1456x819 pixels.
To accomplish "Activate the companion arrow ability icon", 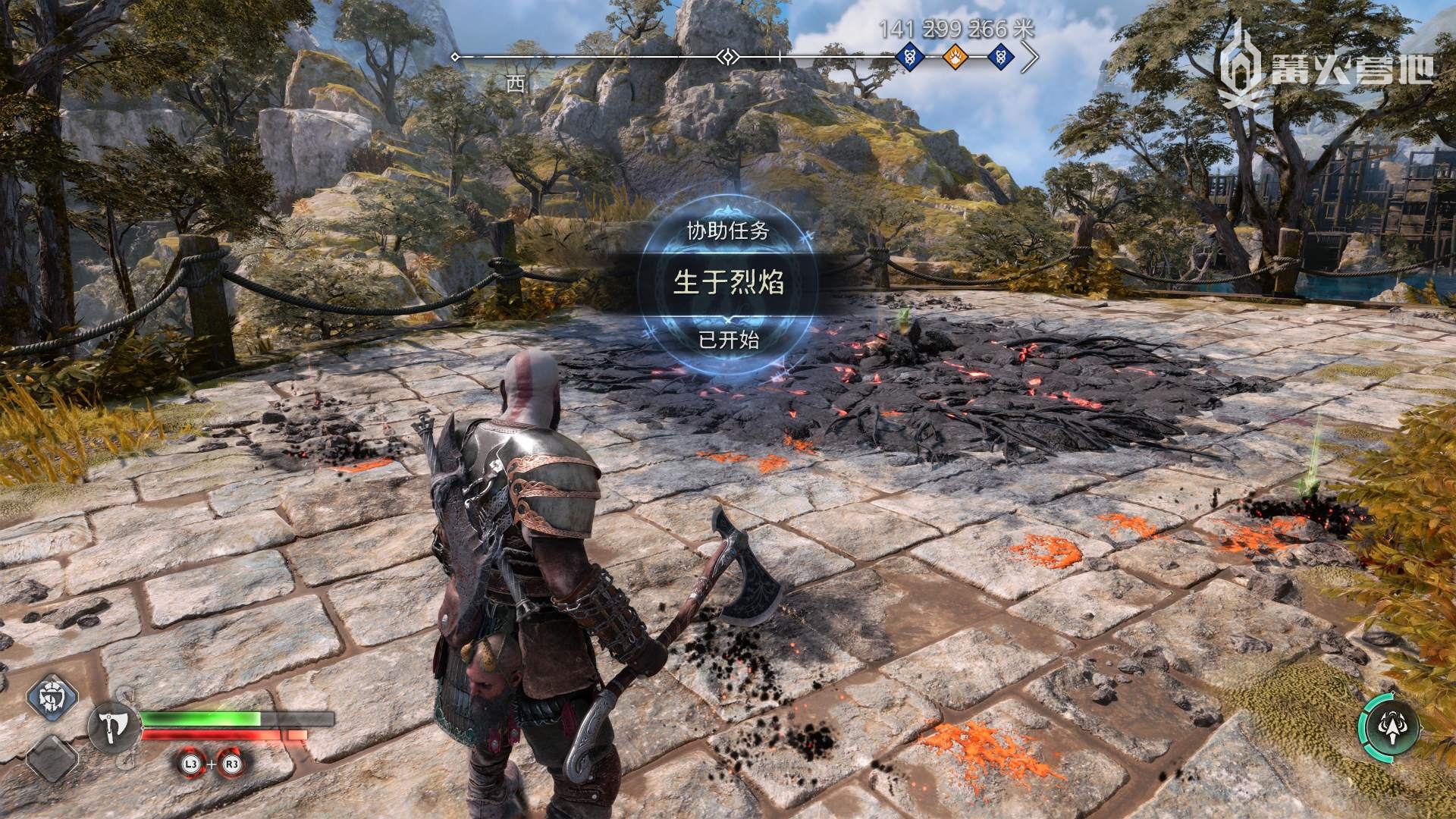I will pos(1389,729).
